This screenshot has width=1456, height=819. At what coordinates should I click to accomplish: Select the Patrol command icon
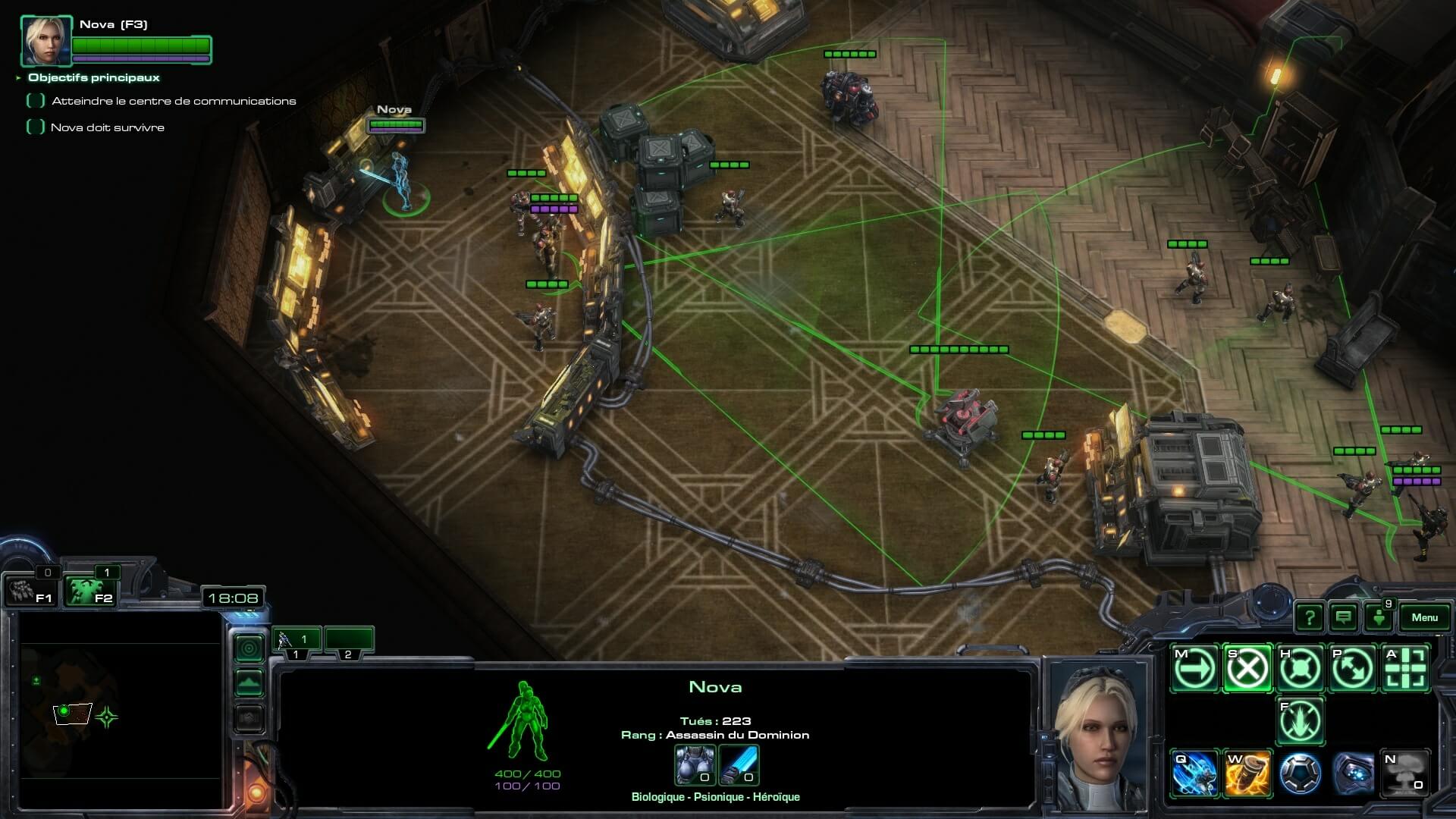(1354, 669)
